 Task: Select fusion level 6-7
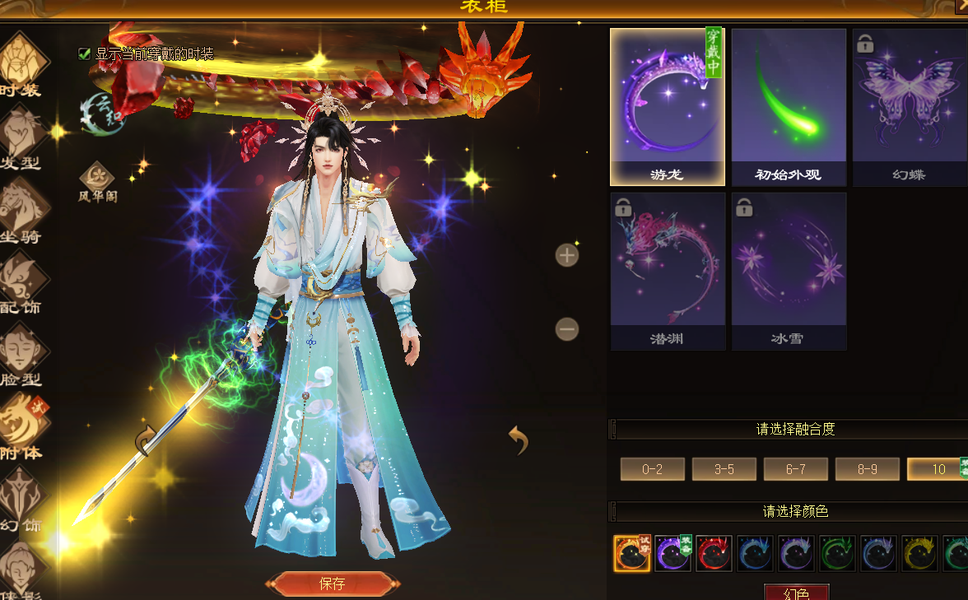point(795,469)
